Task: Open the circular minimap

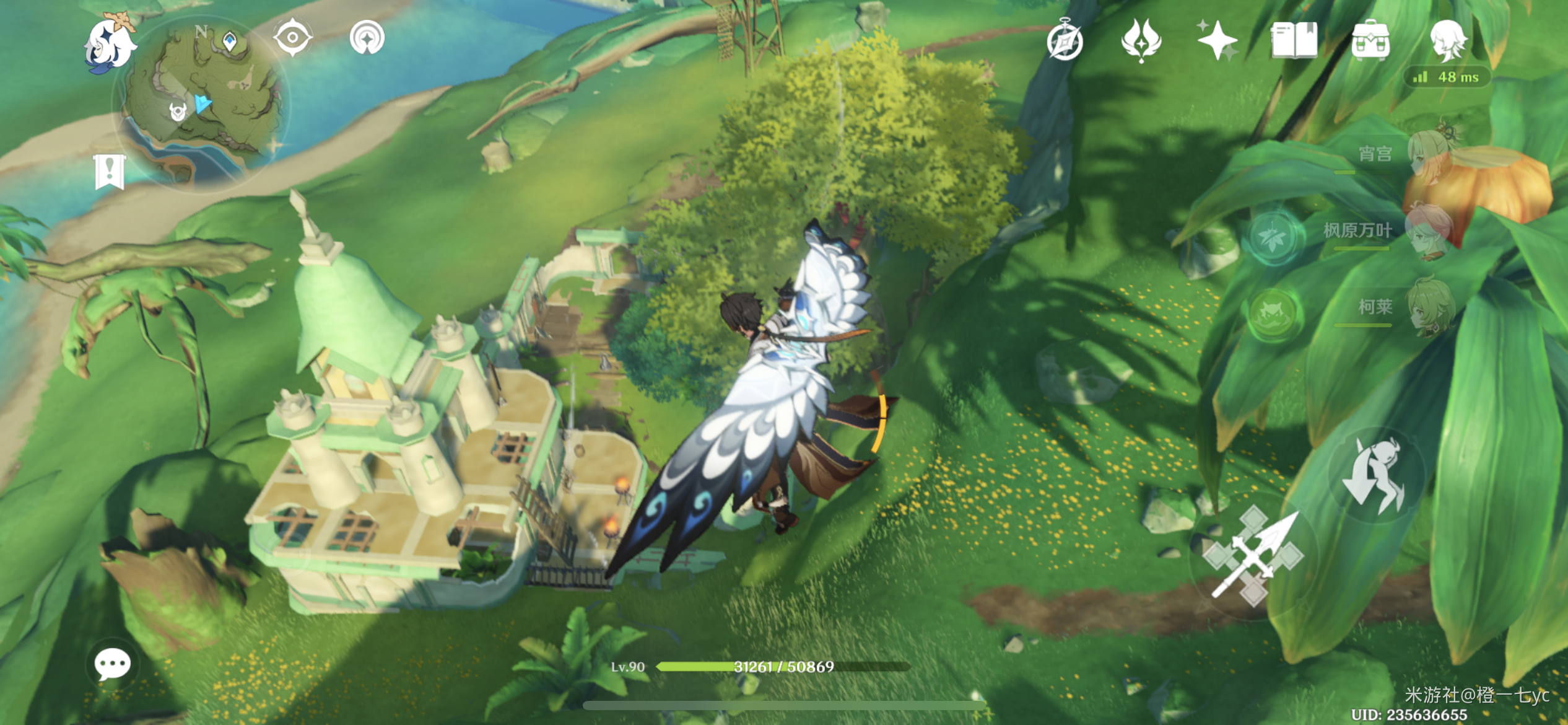Action: [201, 103]
